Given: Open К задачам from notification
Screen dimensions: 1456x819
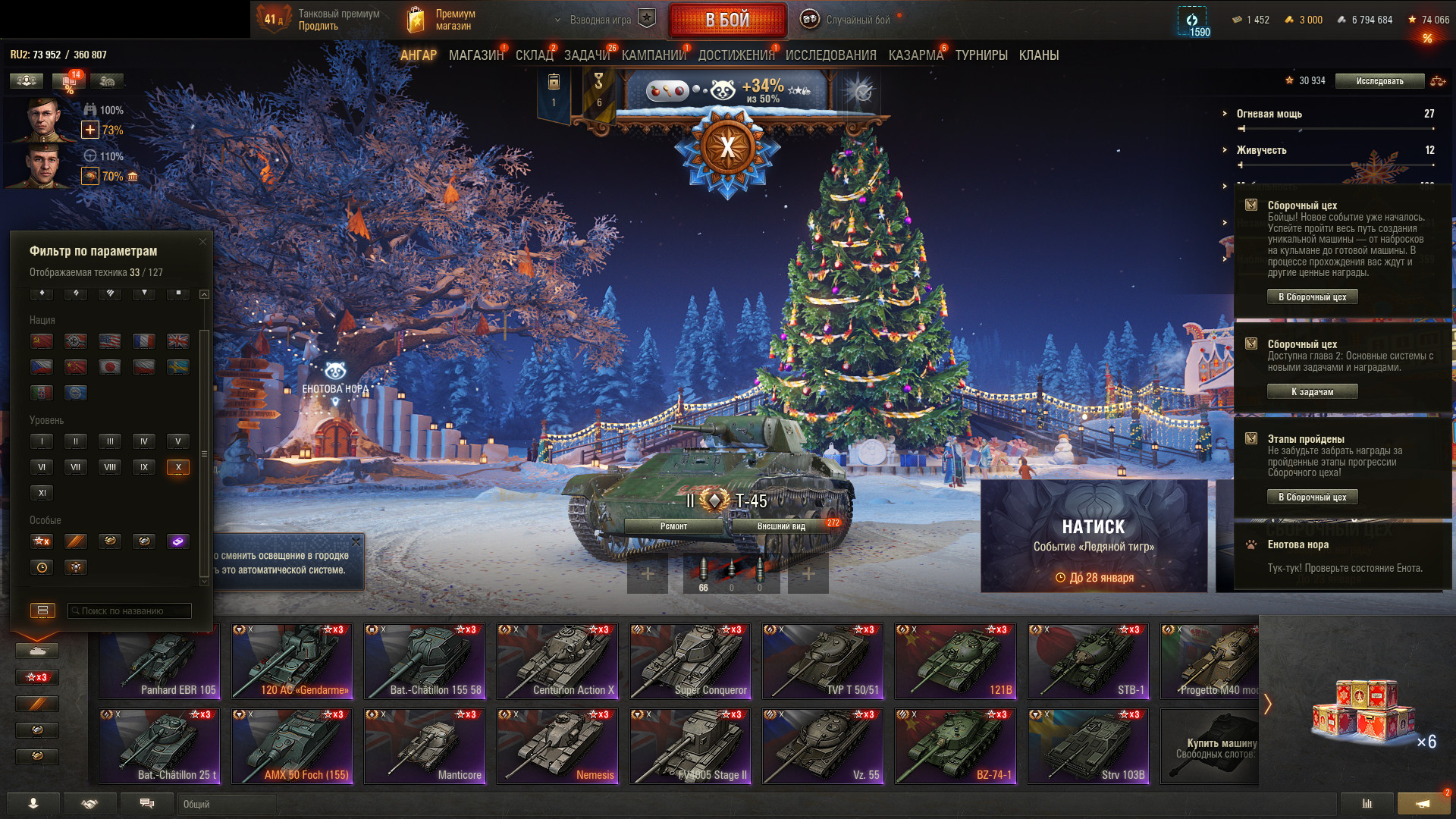Looking at the screenshot, I should [1312, 392].
